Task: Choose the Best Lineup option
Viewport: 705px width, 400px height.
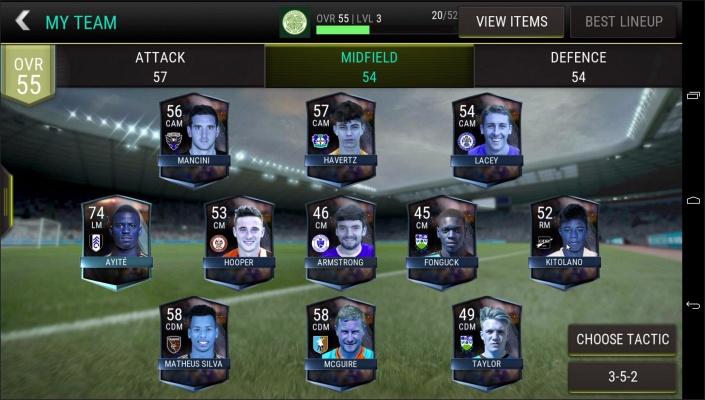Action: pos(623,22)
